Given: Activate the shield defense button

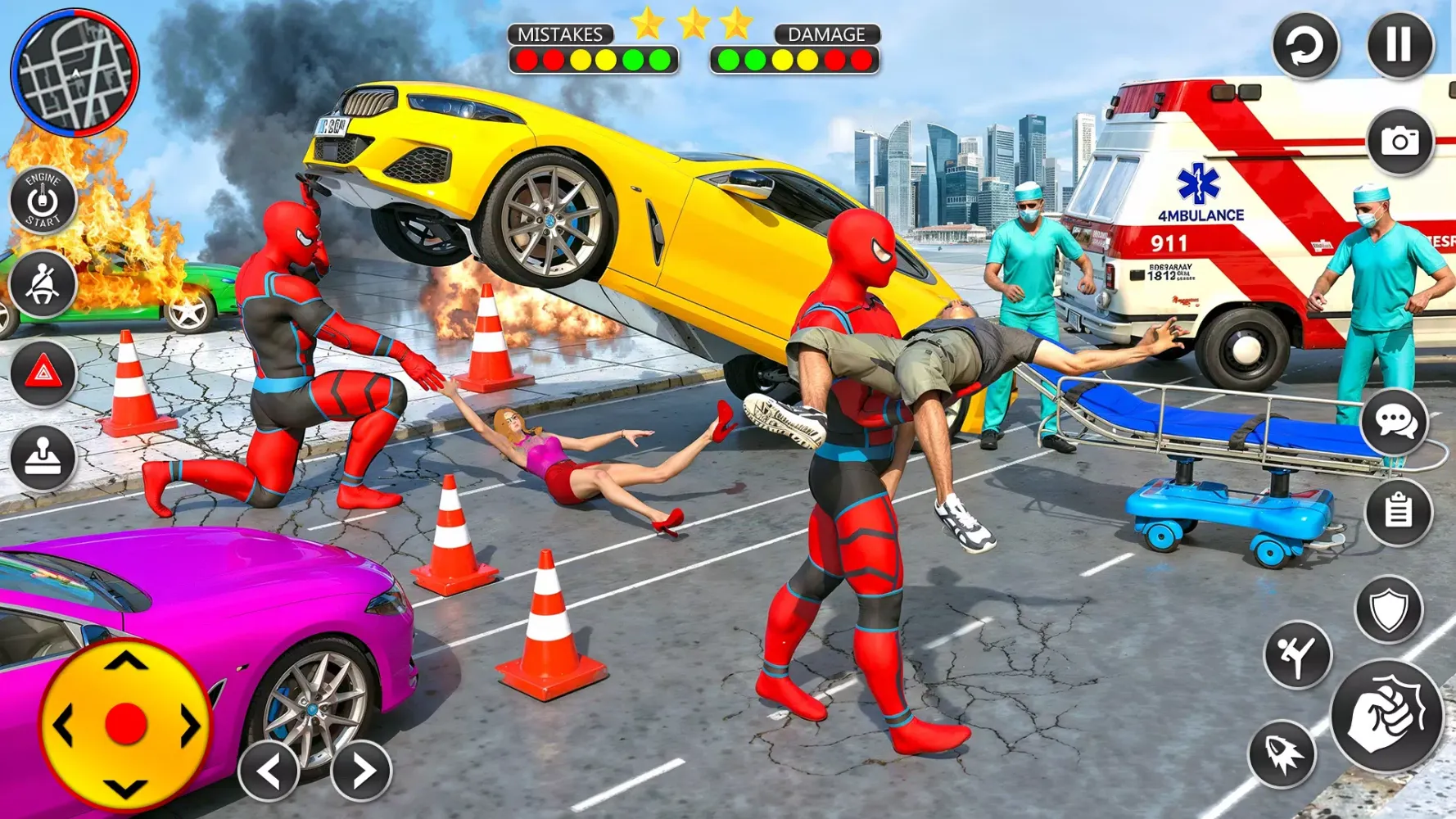Looking at the screenshot, I should 1389,610.
